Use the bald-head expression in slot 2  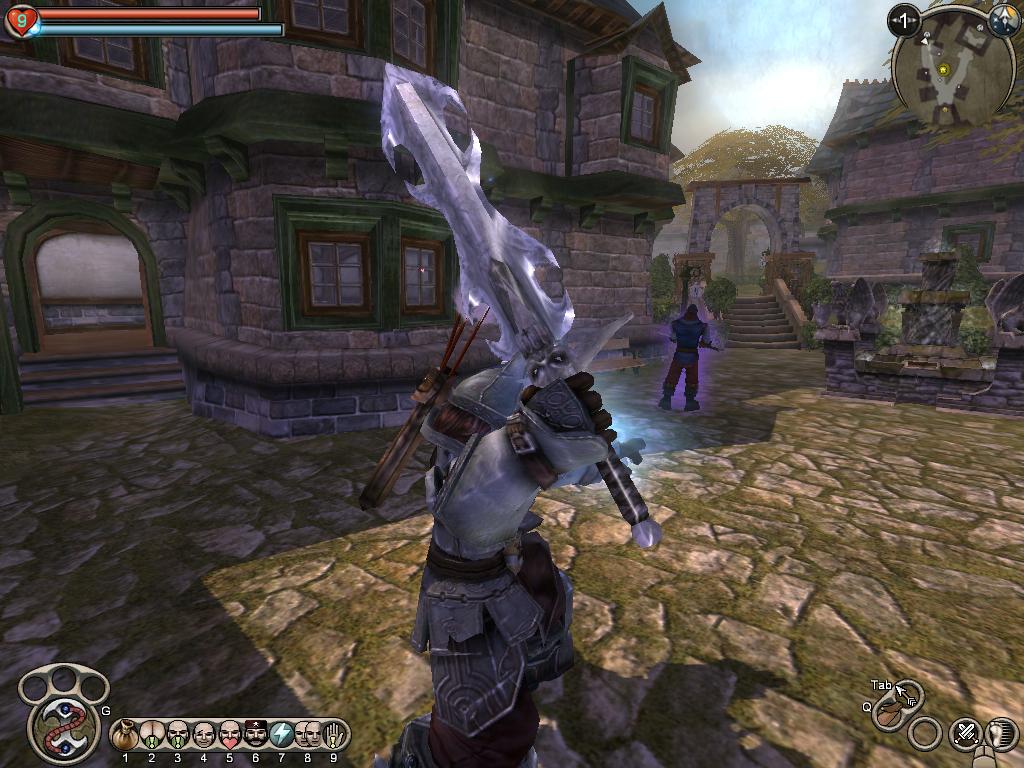point(151,735)
